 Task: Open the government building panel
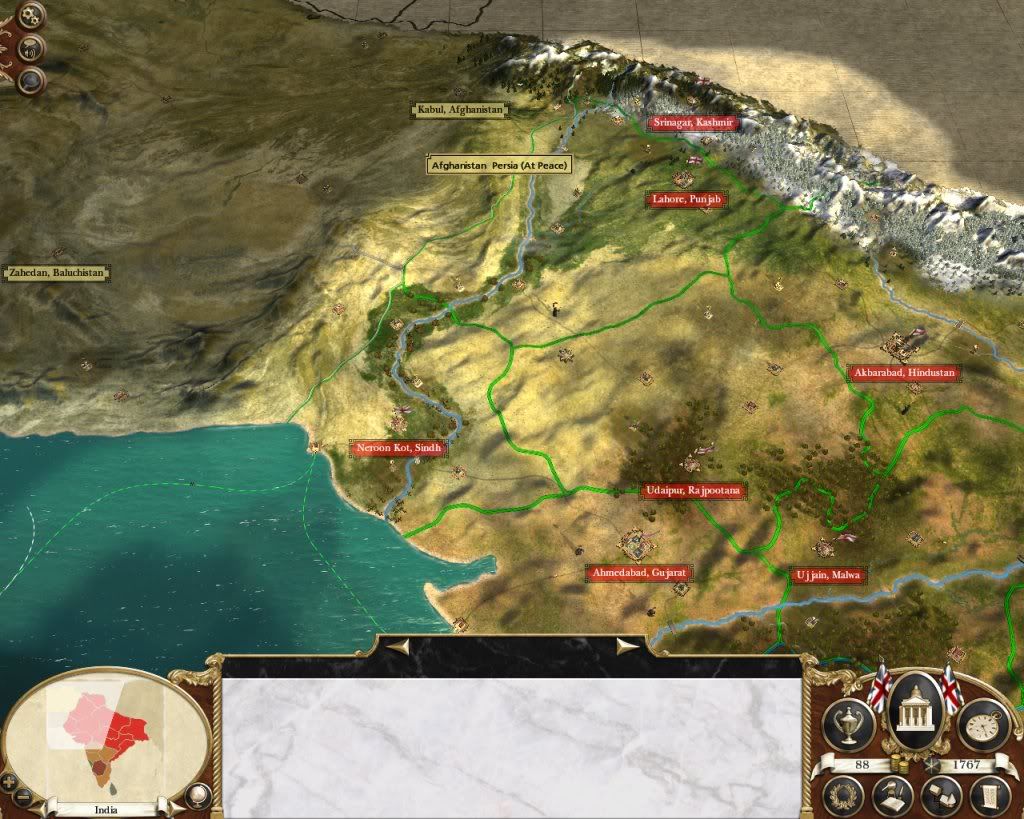pos(915,711)
